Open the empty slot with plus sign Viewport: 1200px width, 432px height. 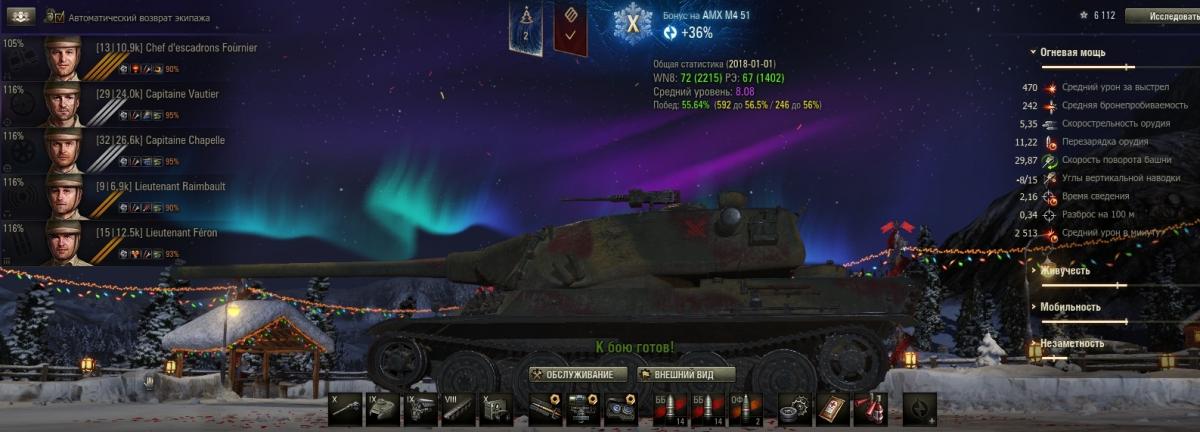(920, 409)
